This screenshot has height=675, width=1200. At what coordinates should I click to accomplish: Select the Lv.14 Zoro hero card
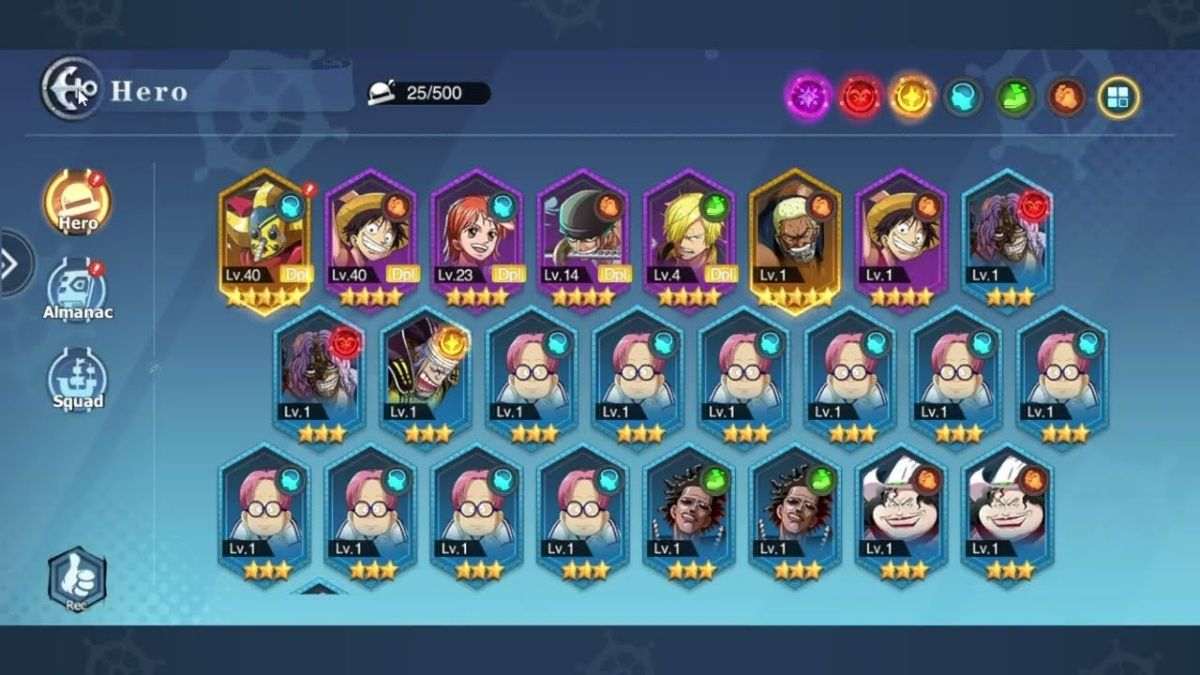[583, 242]
